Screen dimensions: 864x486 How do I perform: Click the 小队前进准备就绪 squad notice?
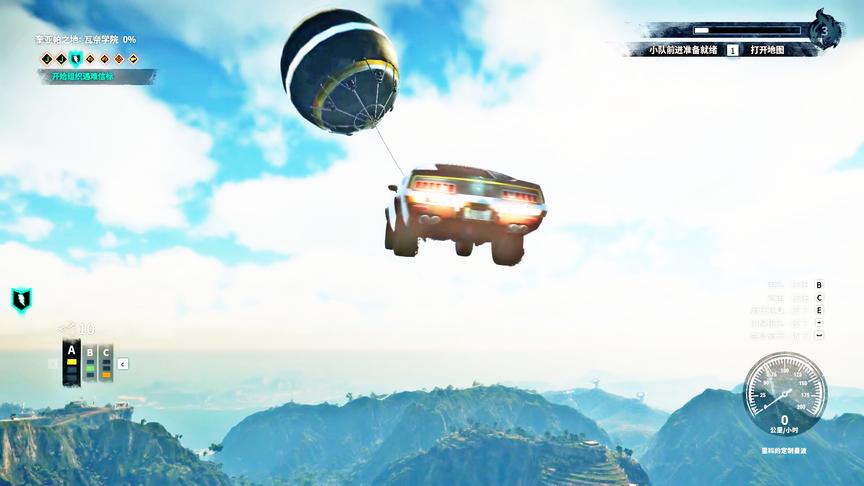[x=683, y=50]
